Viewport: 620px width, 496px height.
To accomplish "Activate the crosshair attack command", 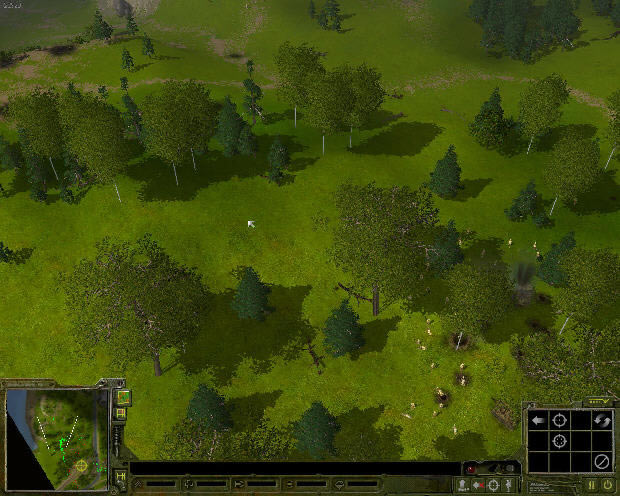I will (559, 420).
